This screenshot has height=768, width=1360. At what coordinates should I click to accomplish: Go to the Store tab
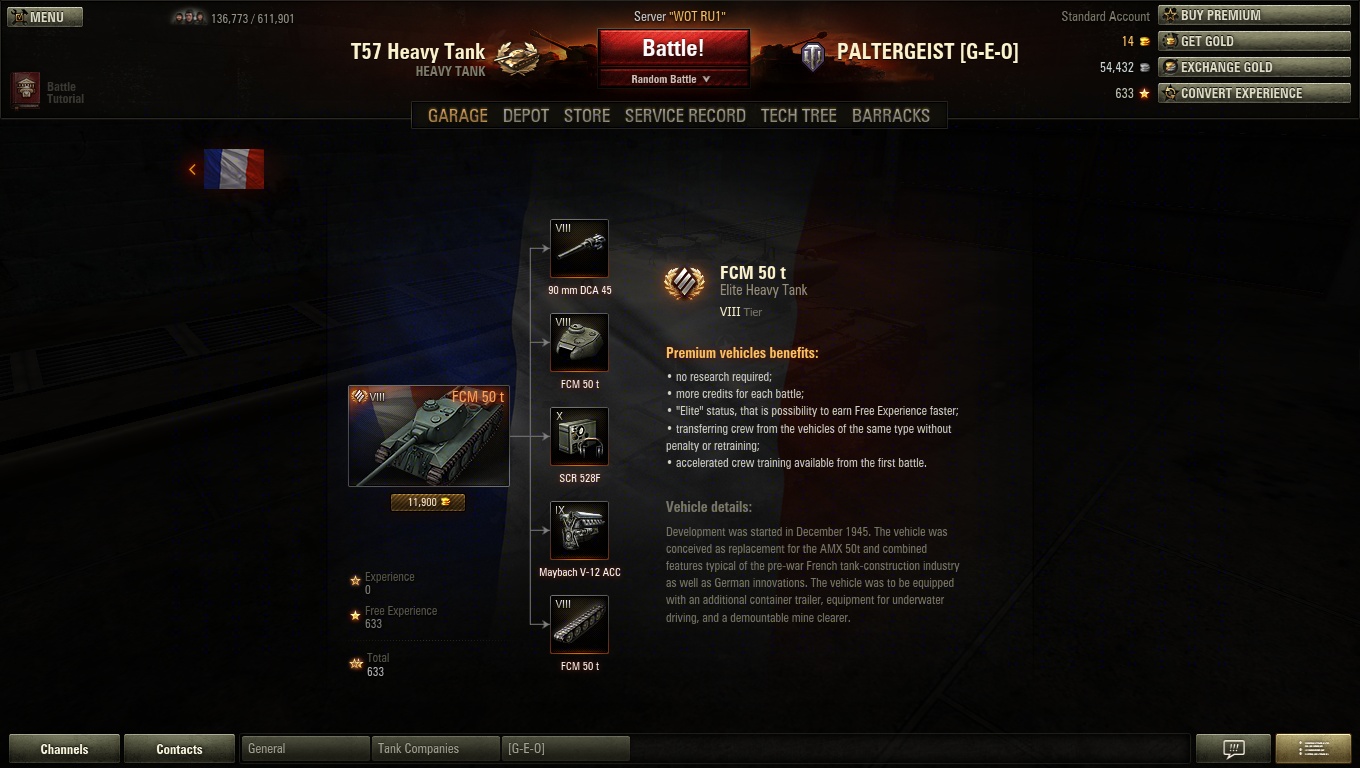587,115
